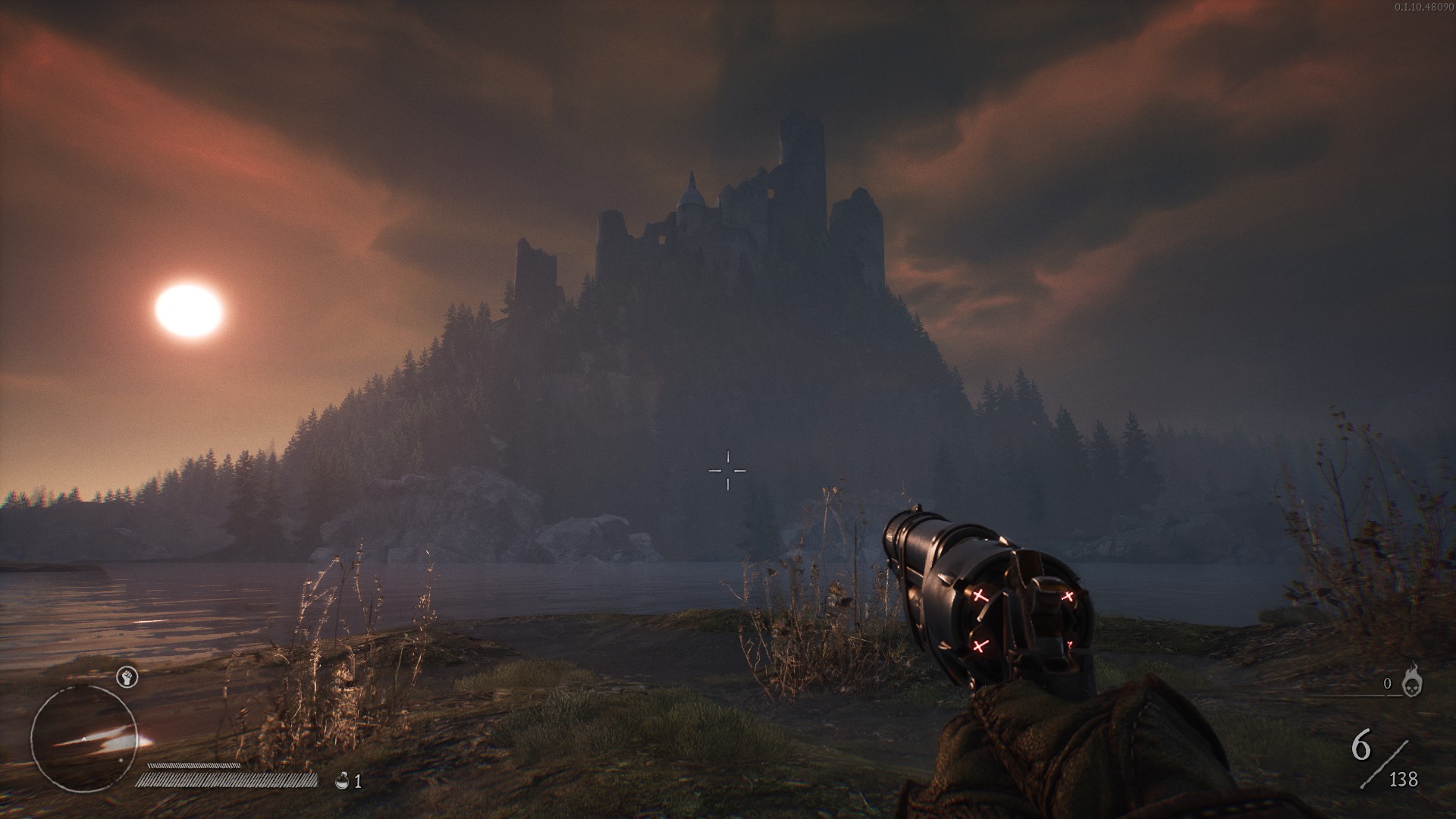Use the healing potion flask icon
The image size is (1456, 819).
click(x=343, y=780)
